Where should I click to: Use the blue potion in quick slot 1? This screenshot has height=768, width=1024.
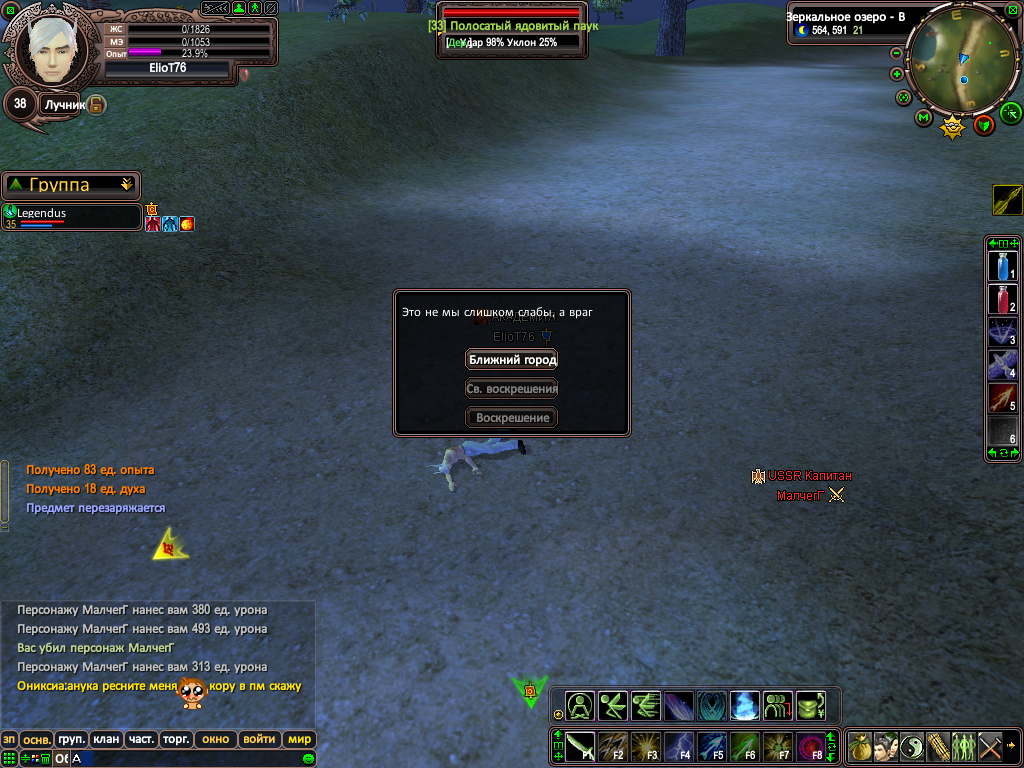click(x=1003, y=266)
